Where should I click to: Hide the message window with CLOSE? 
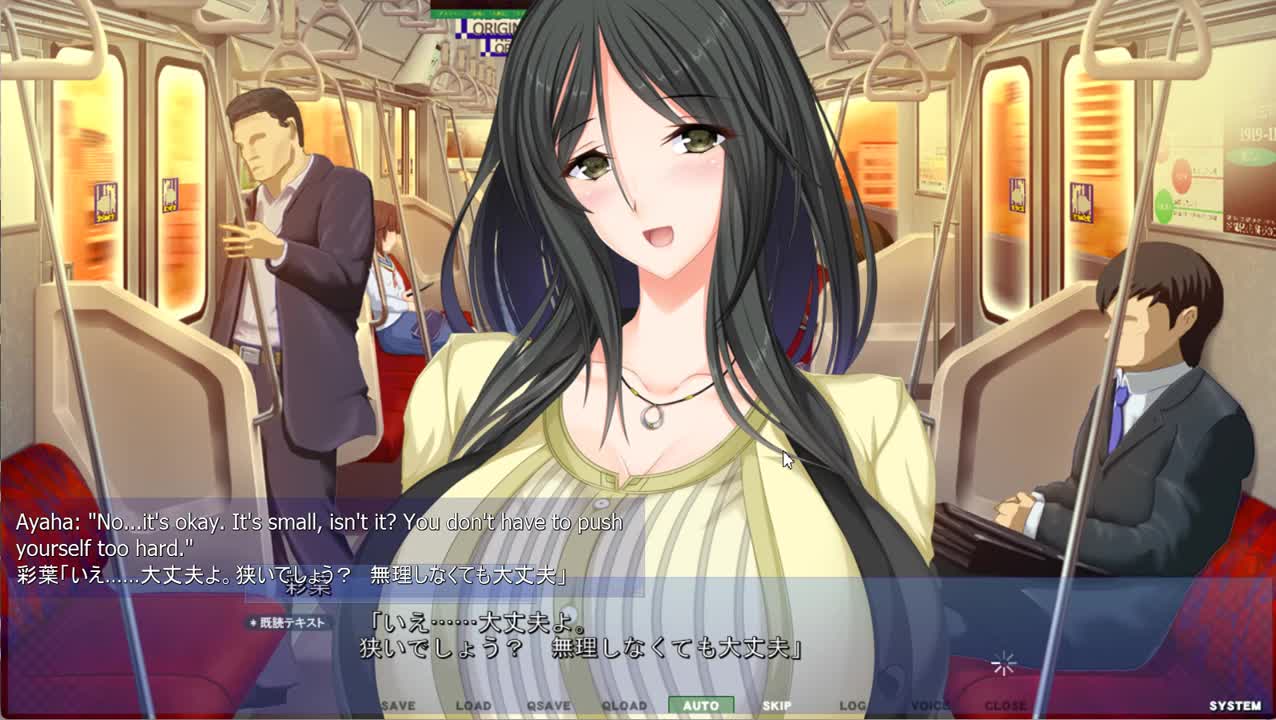point(1005,706)
